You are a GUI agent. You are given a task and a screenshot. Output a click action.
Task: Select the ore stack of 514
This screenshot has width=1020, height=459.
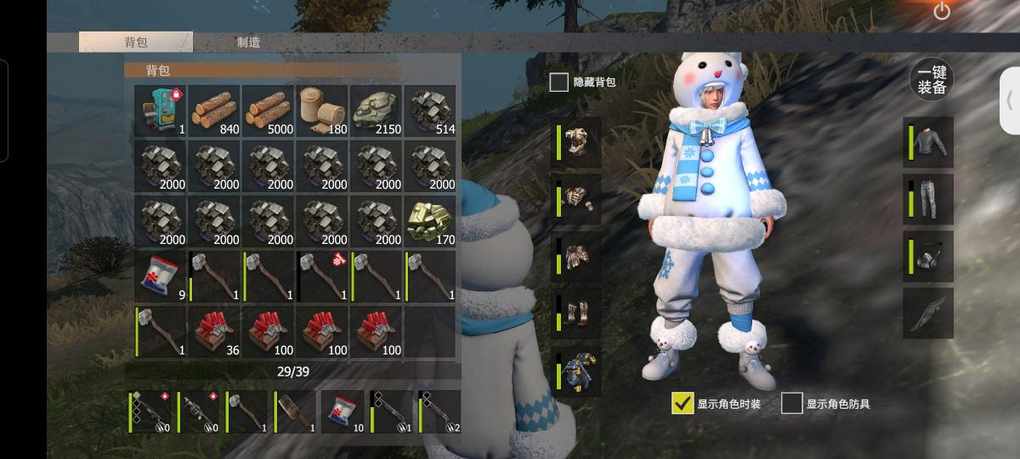[430, 110]
